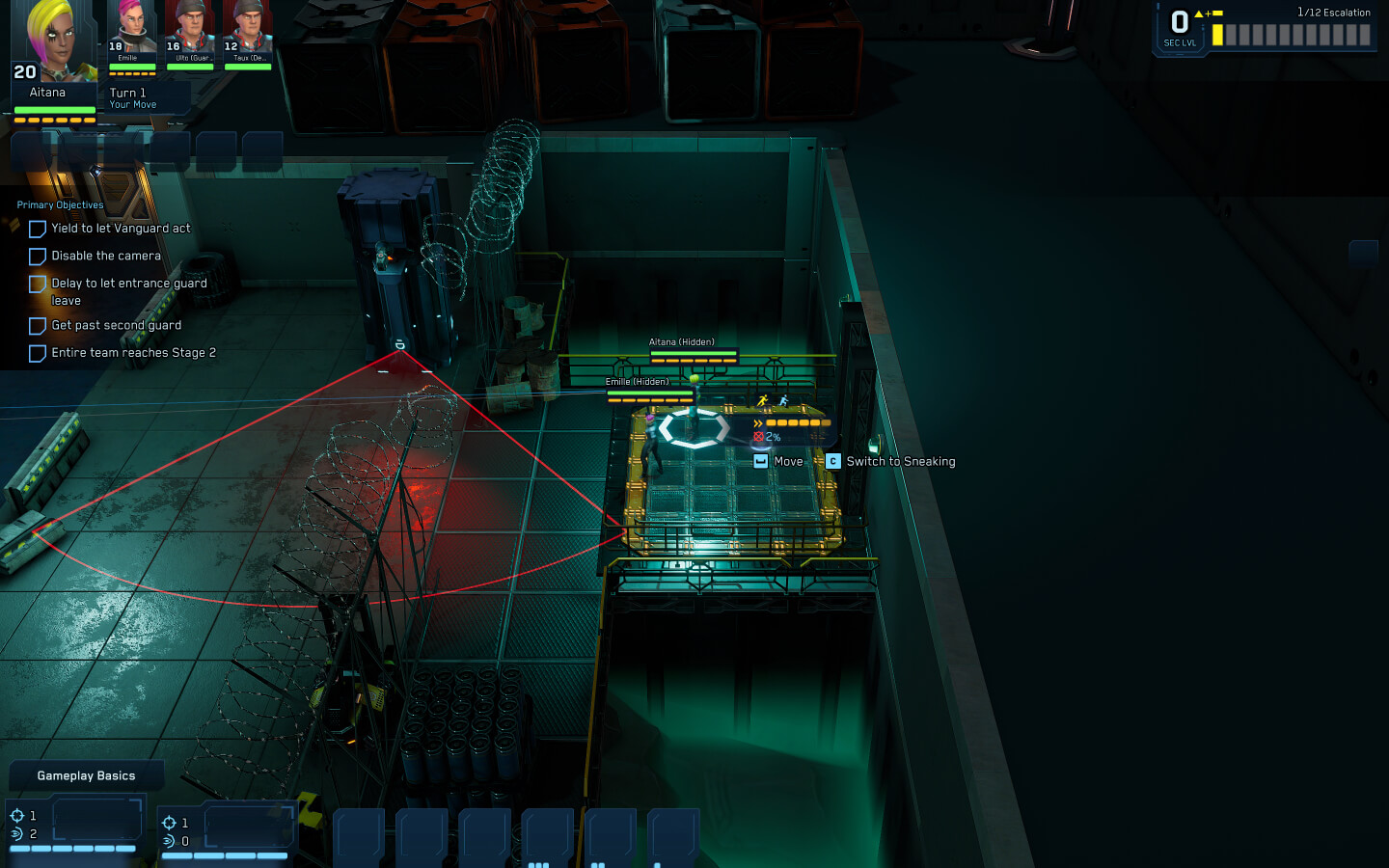Check the Disable the camera objective

(37, 256)
